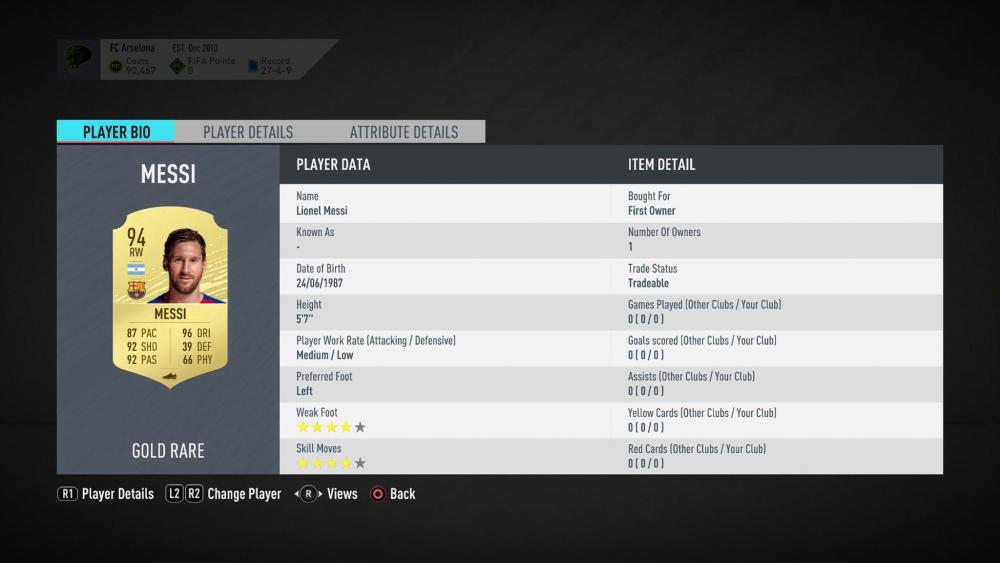Select the Player Bio tab

click(x=116, y=132)
